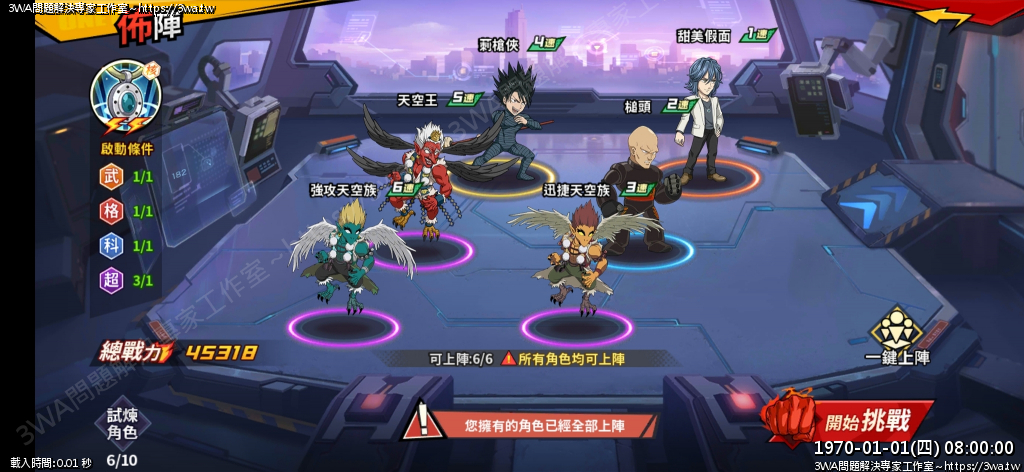Viewport: 1024px width, 472px height.
Task: Auto-deploy the team with 一鍵上陣
Action: point(897,336)
